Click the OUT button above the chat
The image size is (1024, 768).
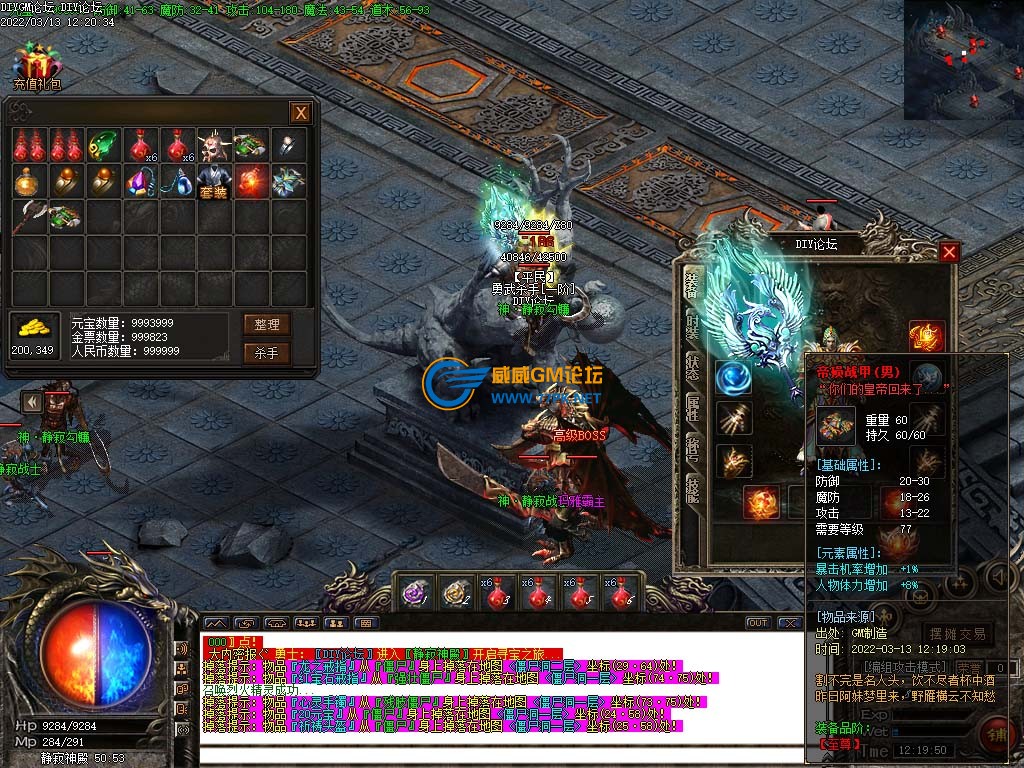click(x=758, y=623)
